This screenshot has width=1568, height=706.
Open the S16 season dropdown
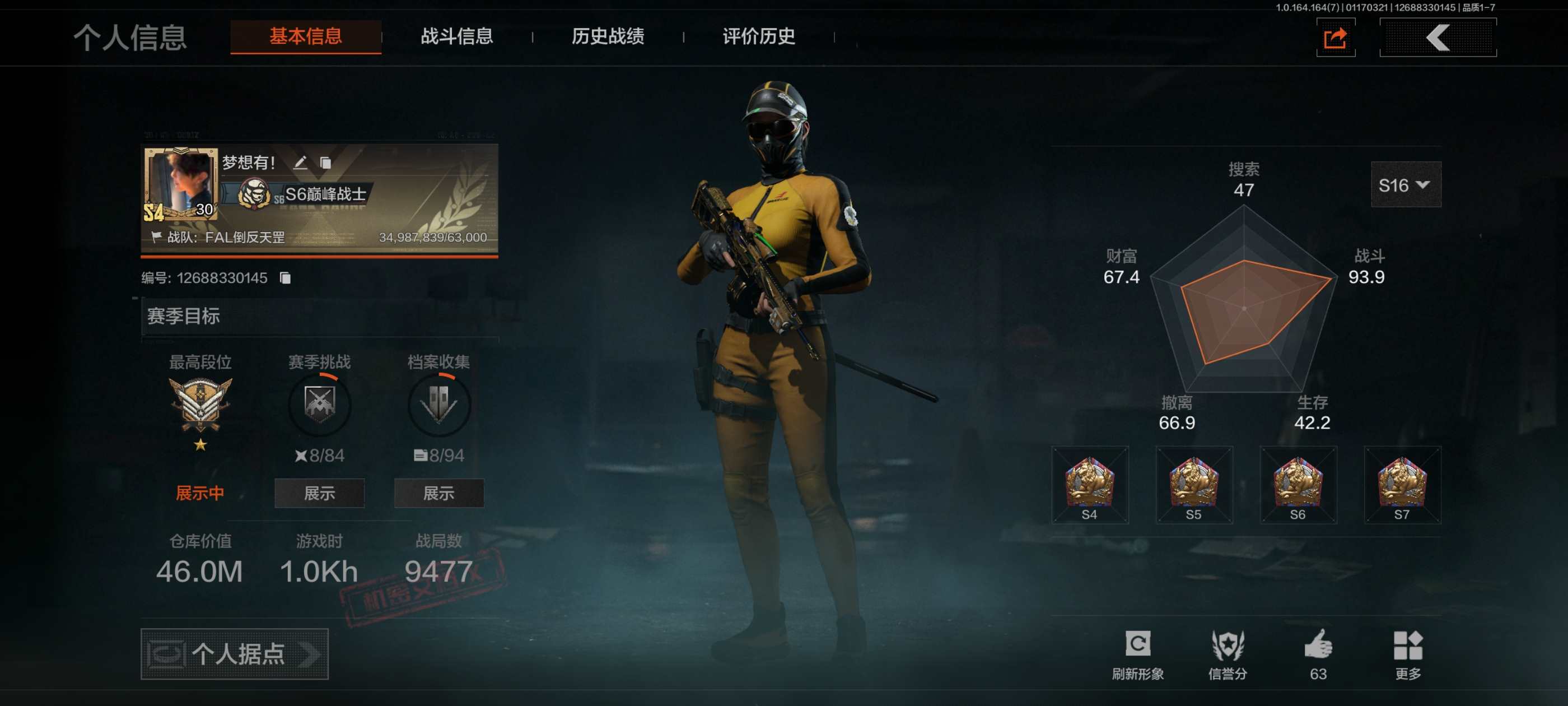pyautogui.click(x=1405, y=184)
